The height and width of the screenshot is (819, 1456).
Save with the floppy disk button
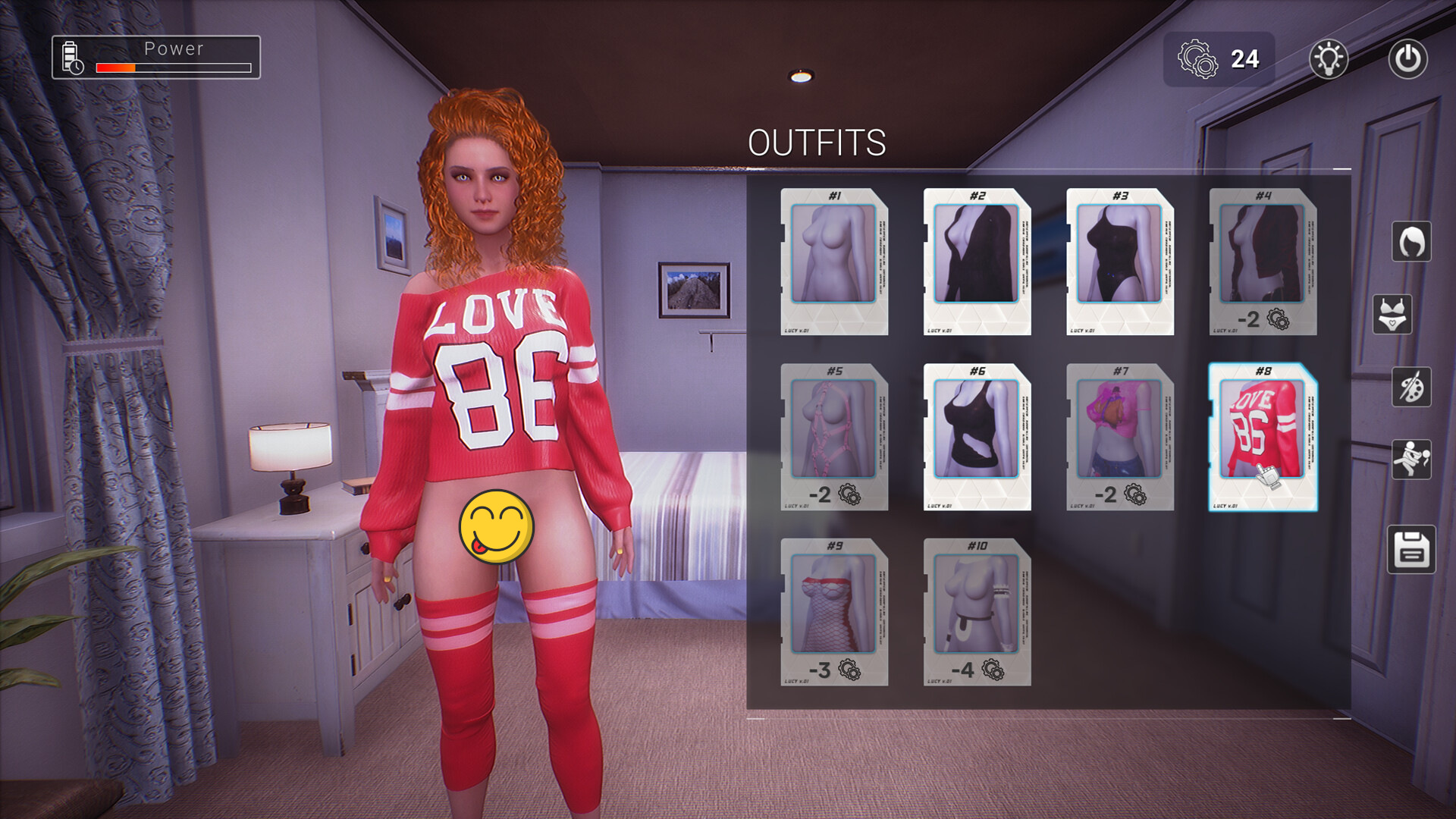(1411, 549)
